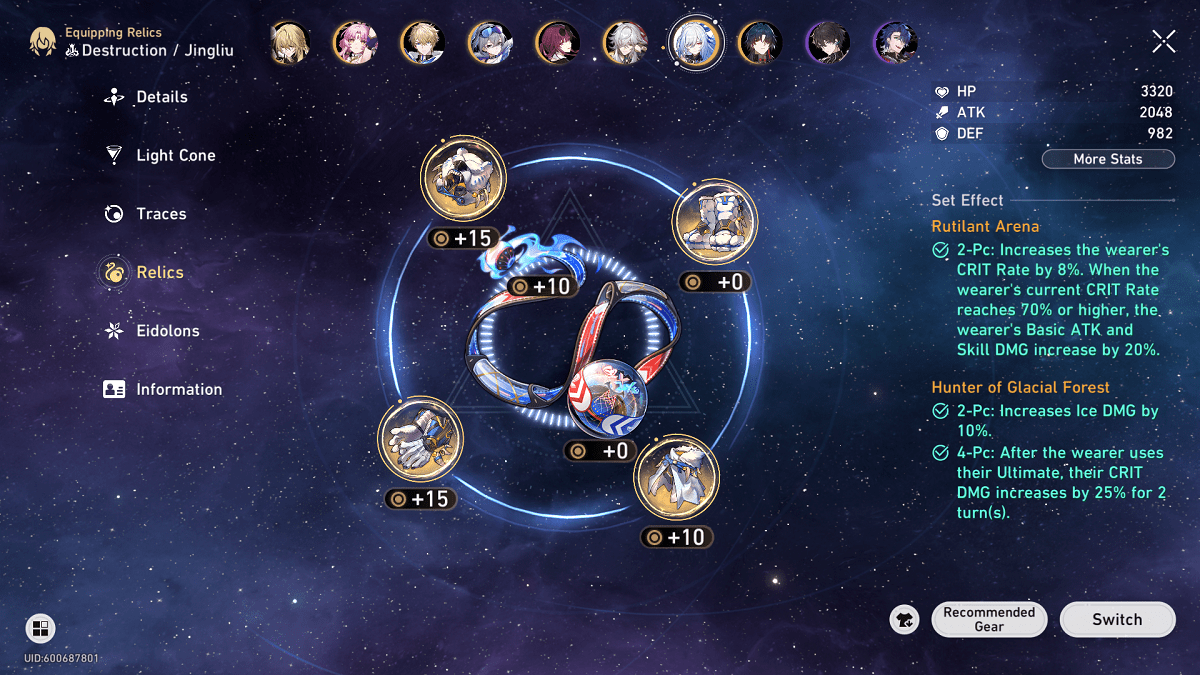Click the cat icon beside Recommended Gear

pyautogui.click(x=904, y=620)
